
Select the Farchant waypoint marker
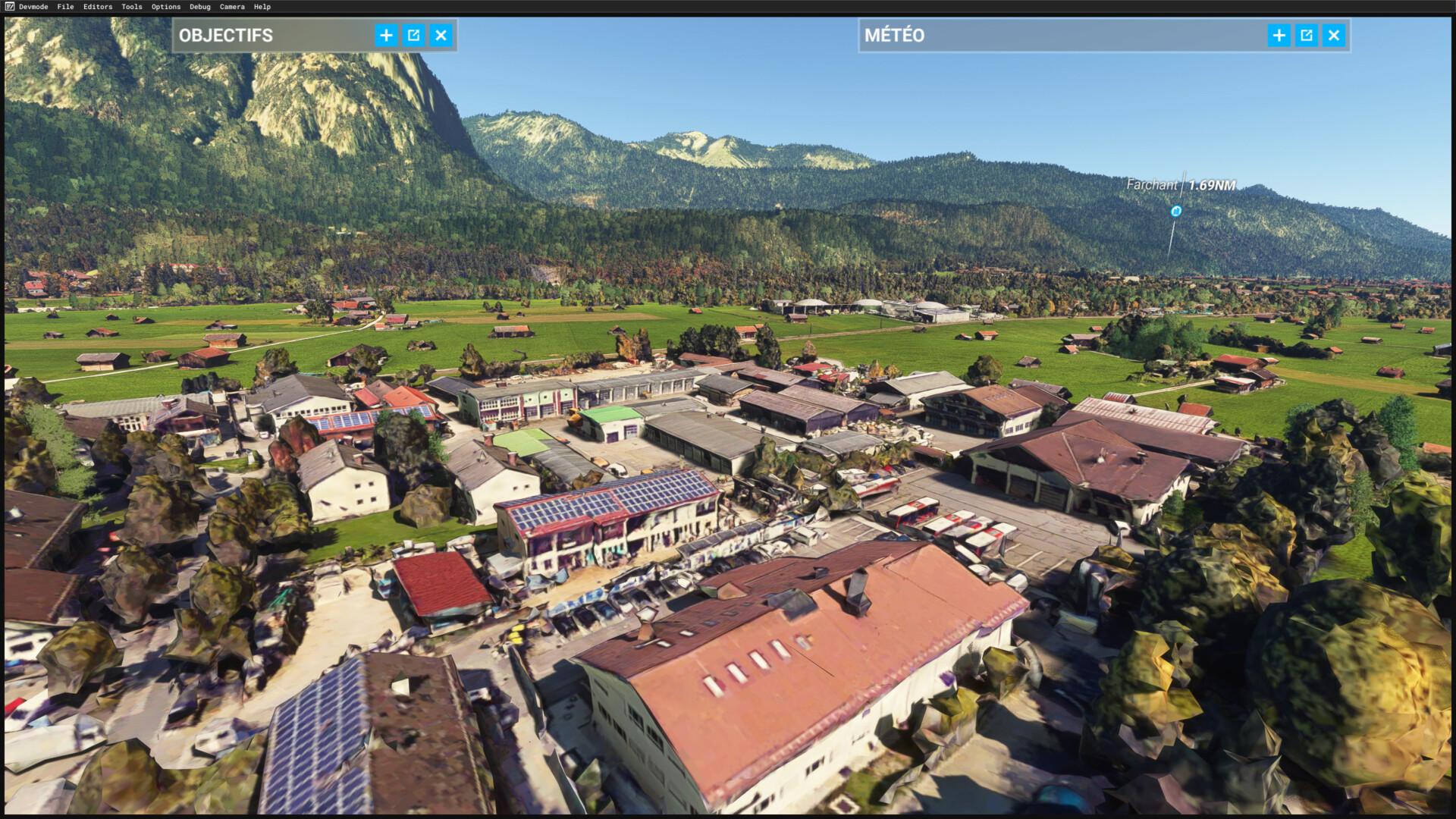click(x=1176, y=212)
